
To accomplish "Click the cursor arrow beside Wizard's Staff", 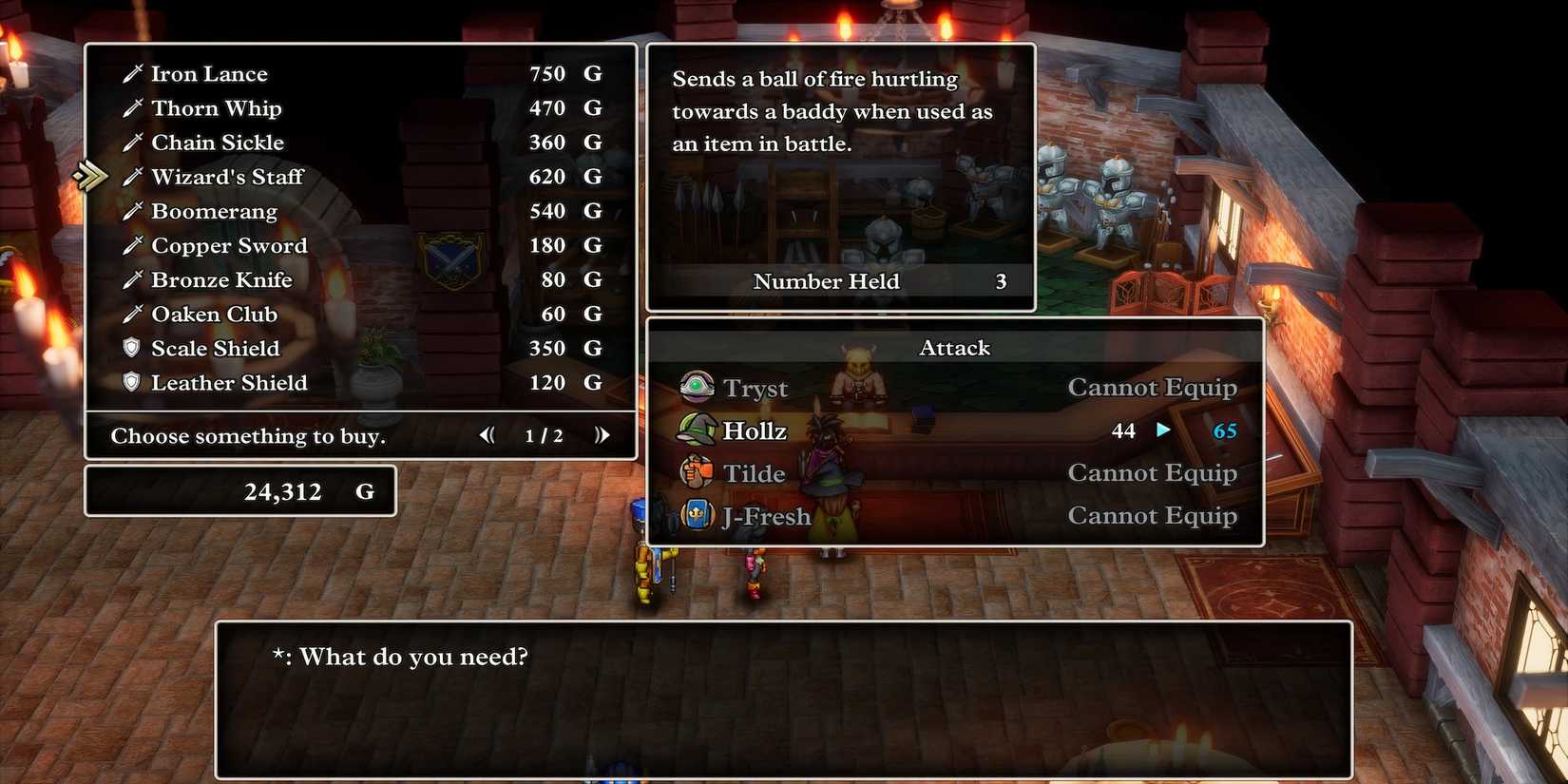I will click(x=90, y=175).
